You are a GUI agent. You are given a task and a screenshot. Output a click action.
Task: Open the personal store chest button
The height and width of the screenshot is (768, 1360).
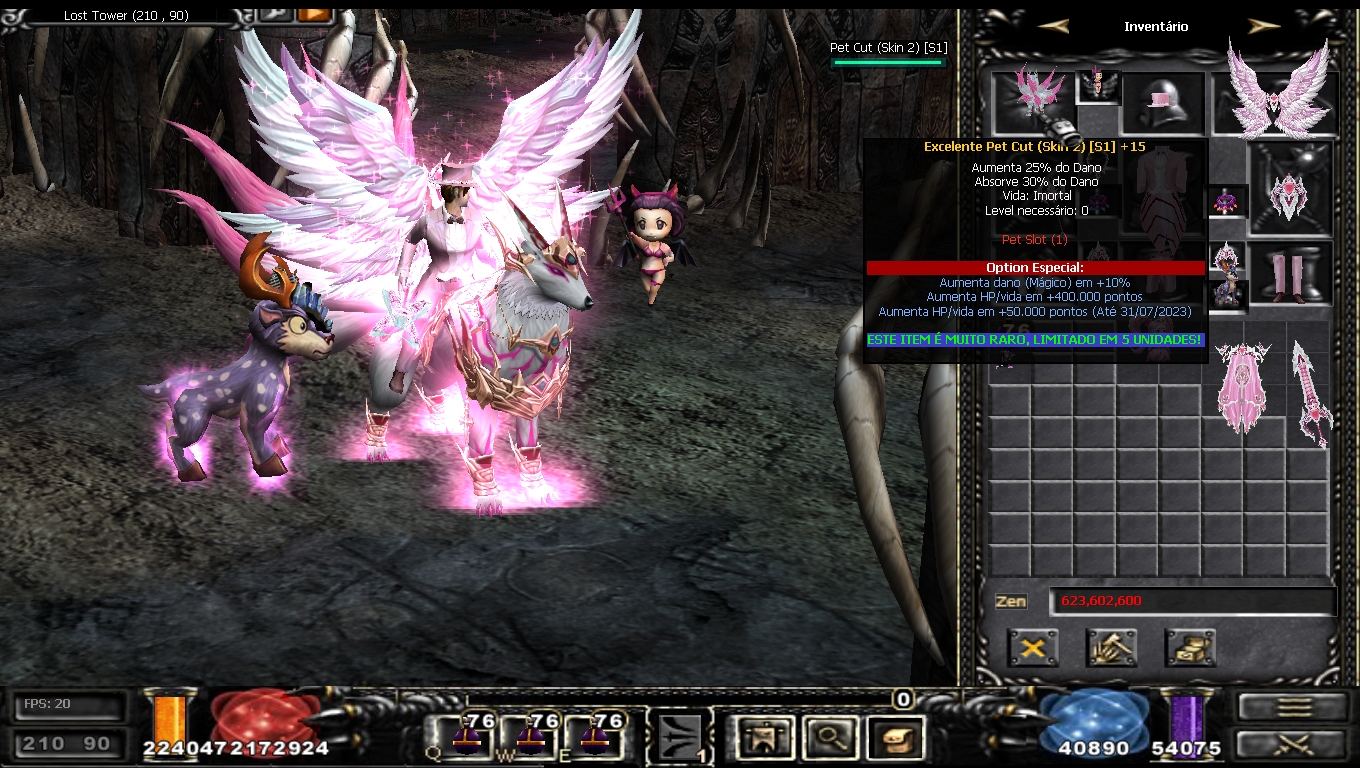1190,648
